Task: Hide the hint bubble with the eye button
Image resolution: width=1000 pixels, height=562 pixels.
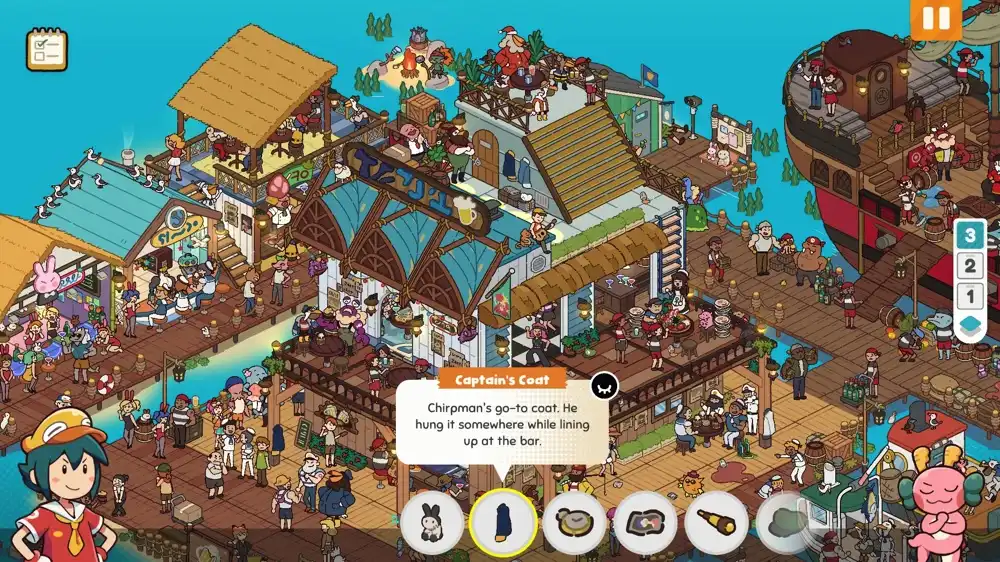Action: [604, 385]
